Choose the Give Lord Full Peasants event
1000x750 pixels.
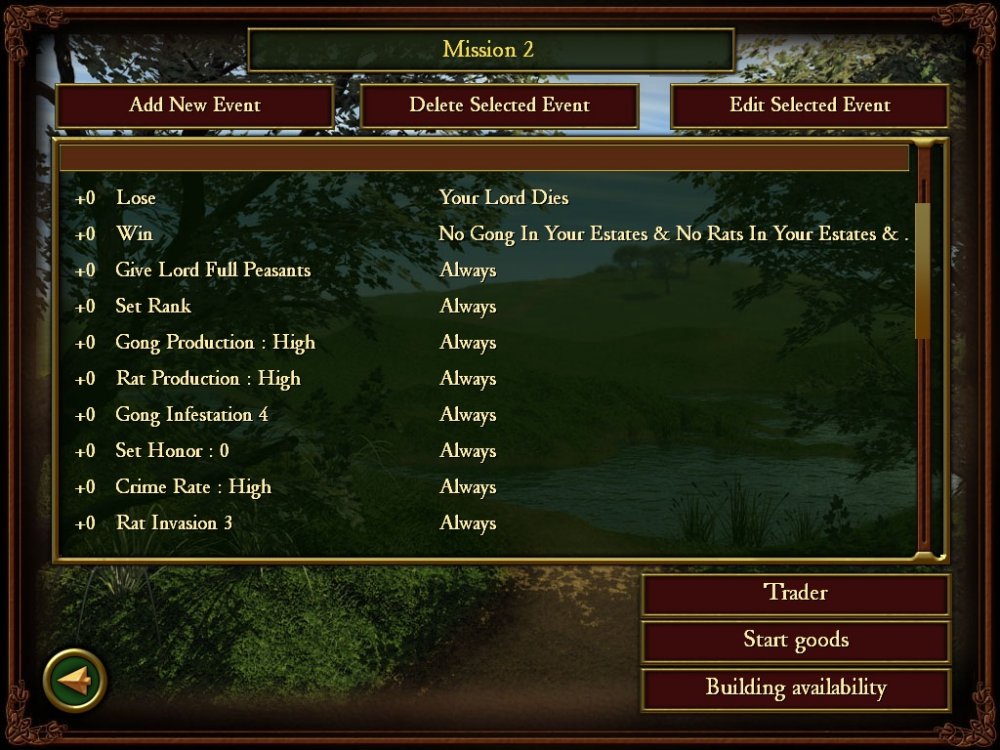(x=213, y=270)
